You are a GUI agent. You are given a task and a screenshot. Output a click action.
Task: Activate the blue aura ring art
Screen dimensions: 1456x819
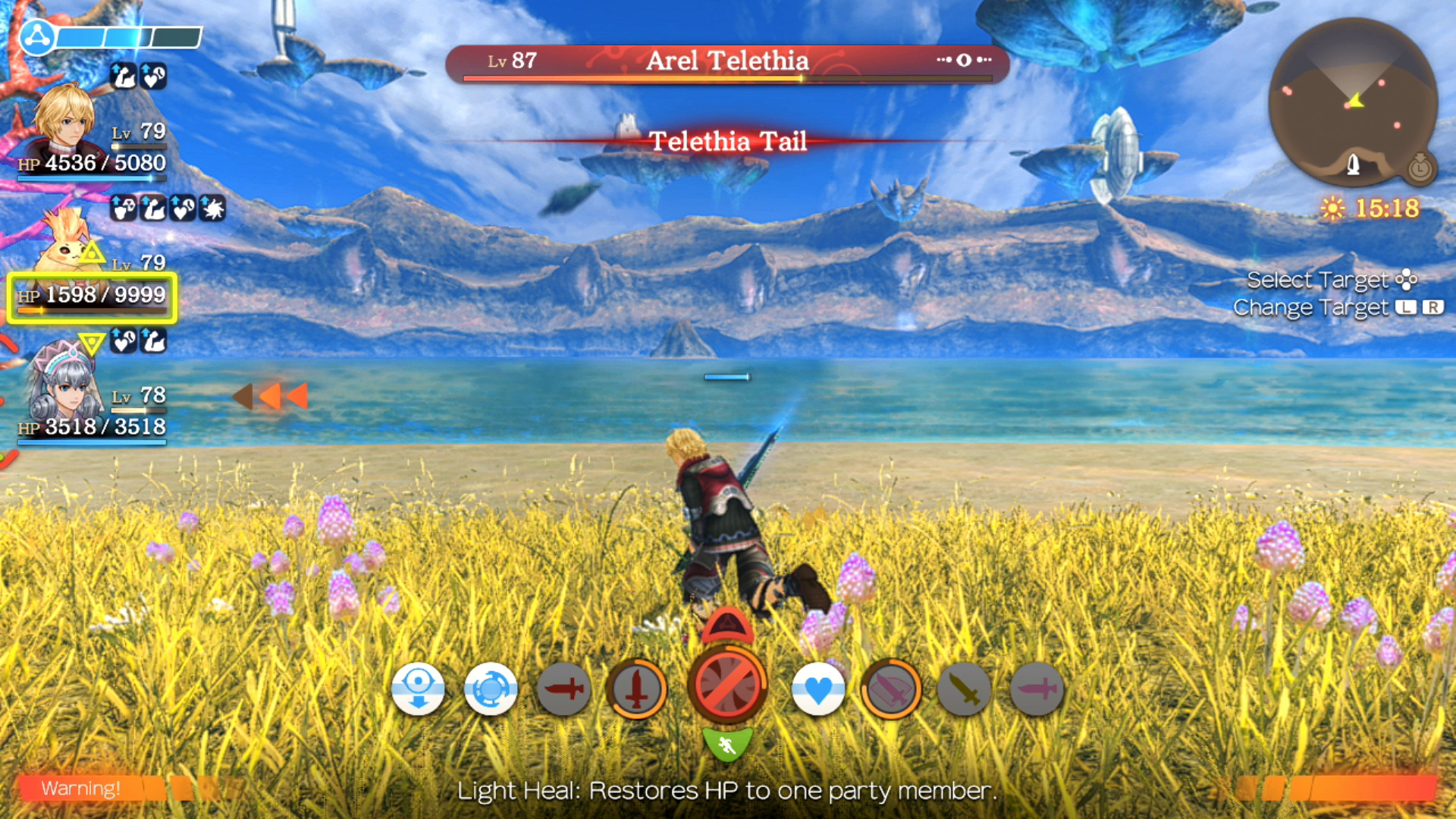point(490,689)
